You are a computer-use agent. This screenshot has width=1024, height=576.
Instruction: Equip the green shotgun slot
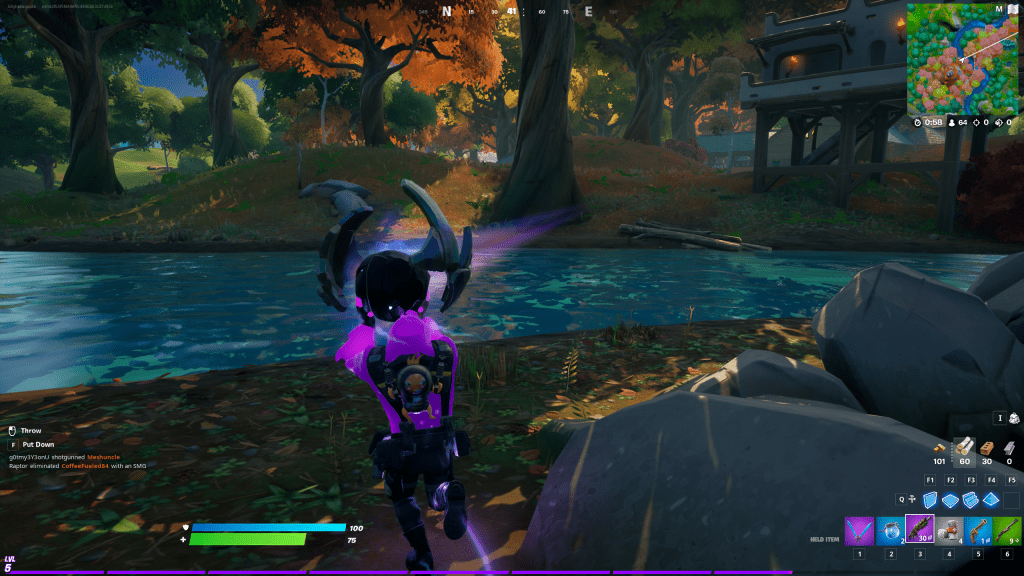pos(1007,530)
